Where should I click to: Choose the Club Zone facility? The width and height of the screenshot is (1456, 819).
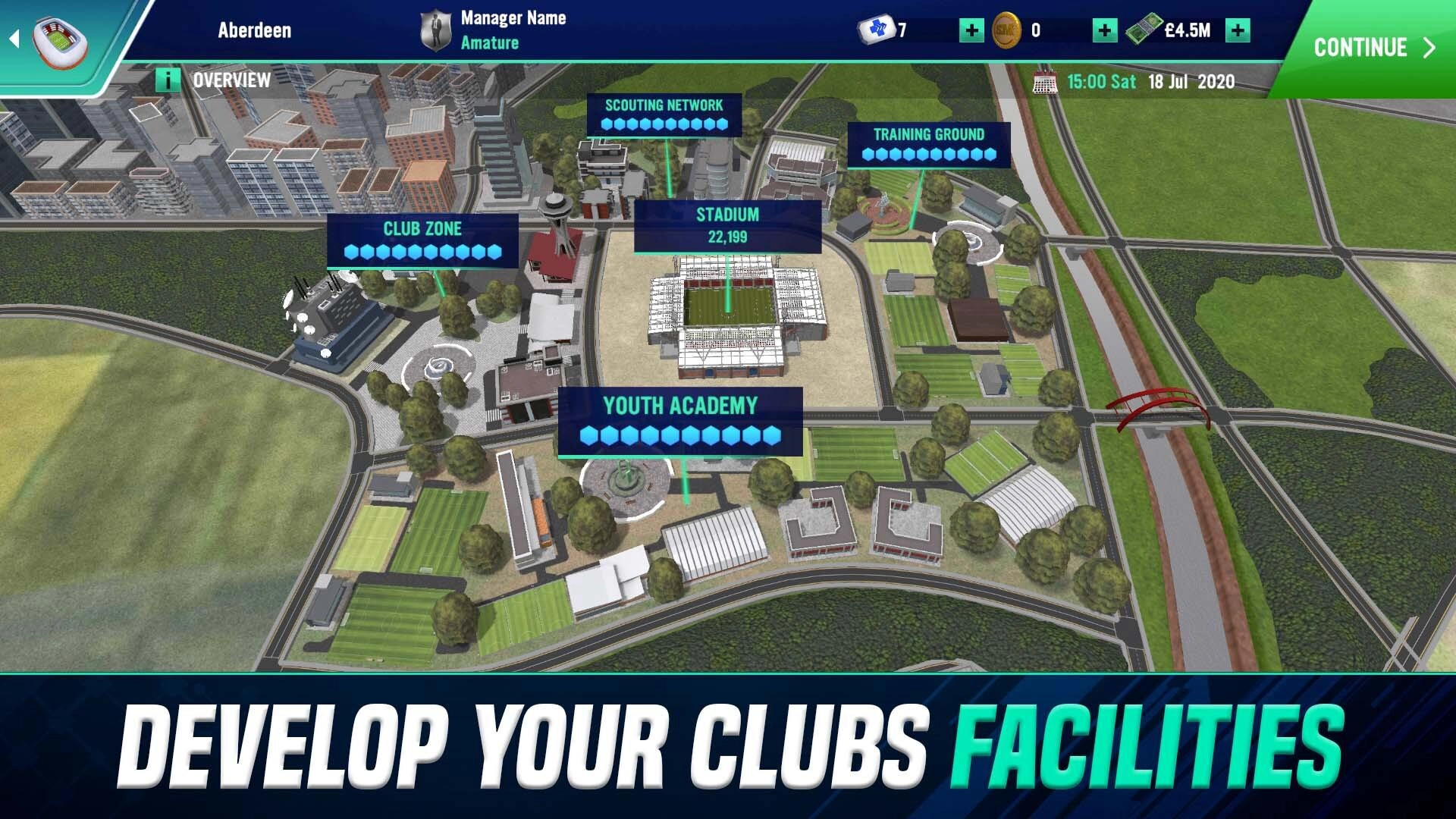[422, 240]
